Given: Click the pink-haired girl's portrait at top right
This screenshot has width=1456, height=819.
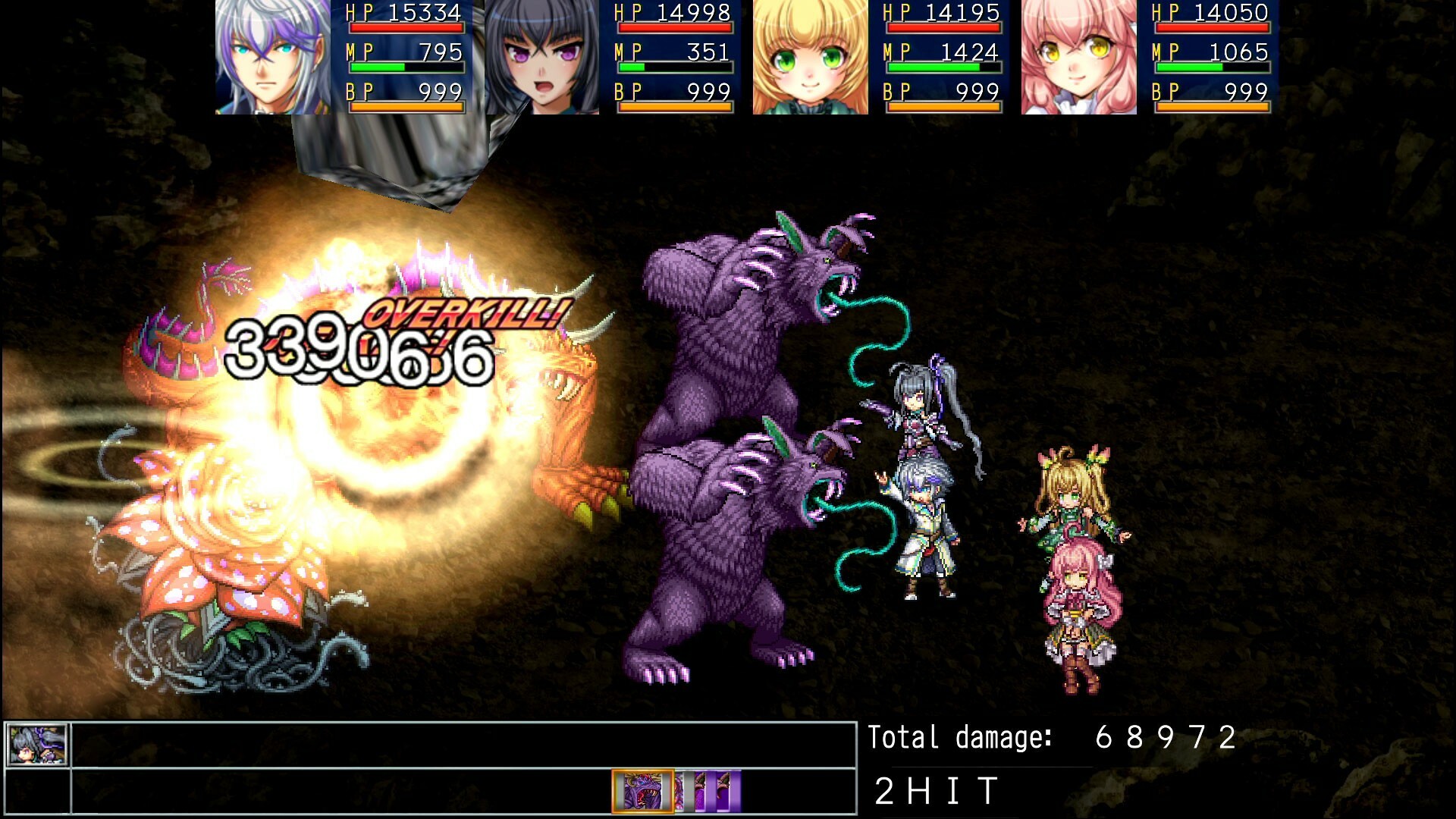Looking at the screenshot, I should pyautogui.click(x=1077, y=57).
